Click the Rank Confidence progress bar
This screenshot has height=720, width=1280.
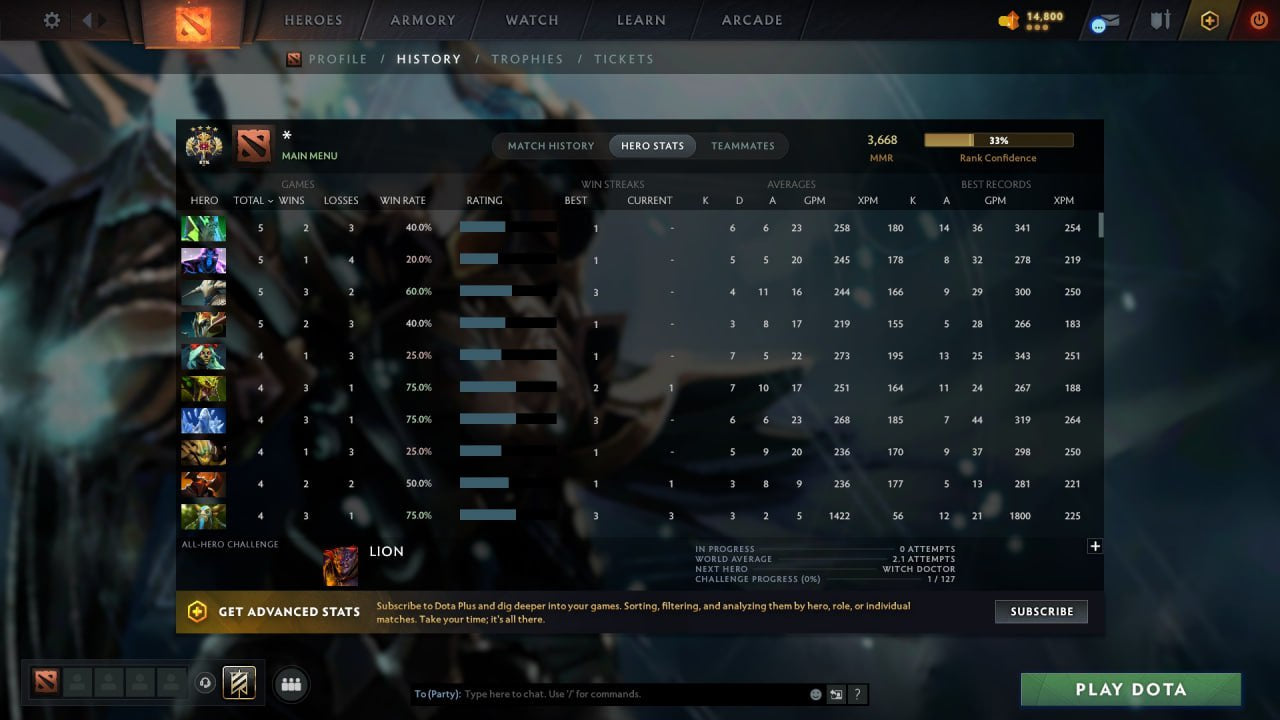tap(998, 139)
